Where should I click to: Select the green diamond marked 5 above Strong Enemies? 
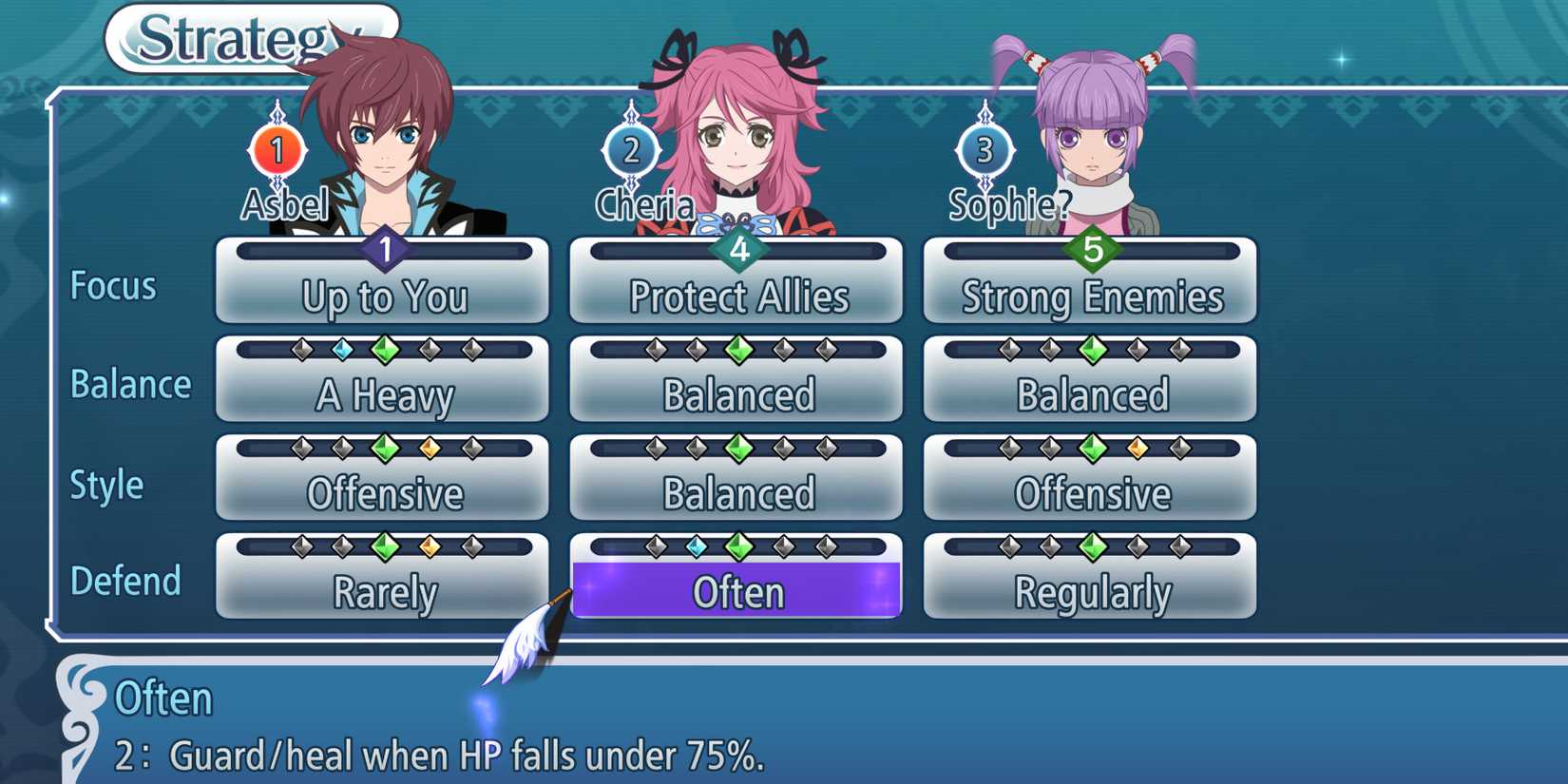point(1093,246)
